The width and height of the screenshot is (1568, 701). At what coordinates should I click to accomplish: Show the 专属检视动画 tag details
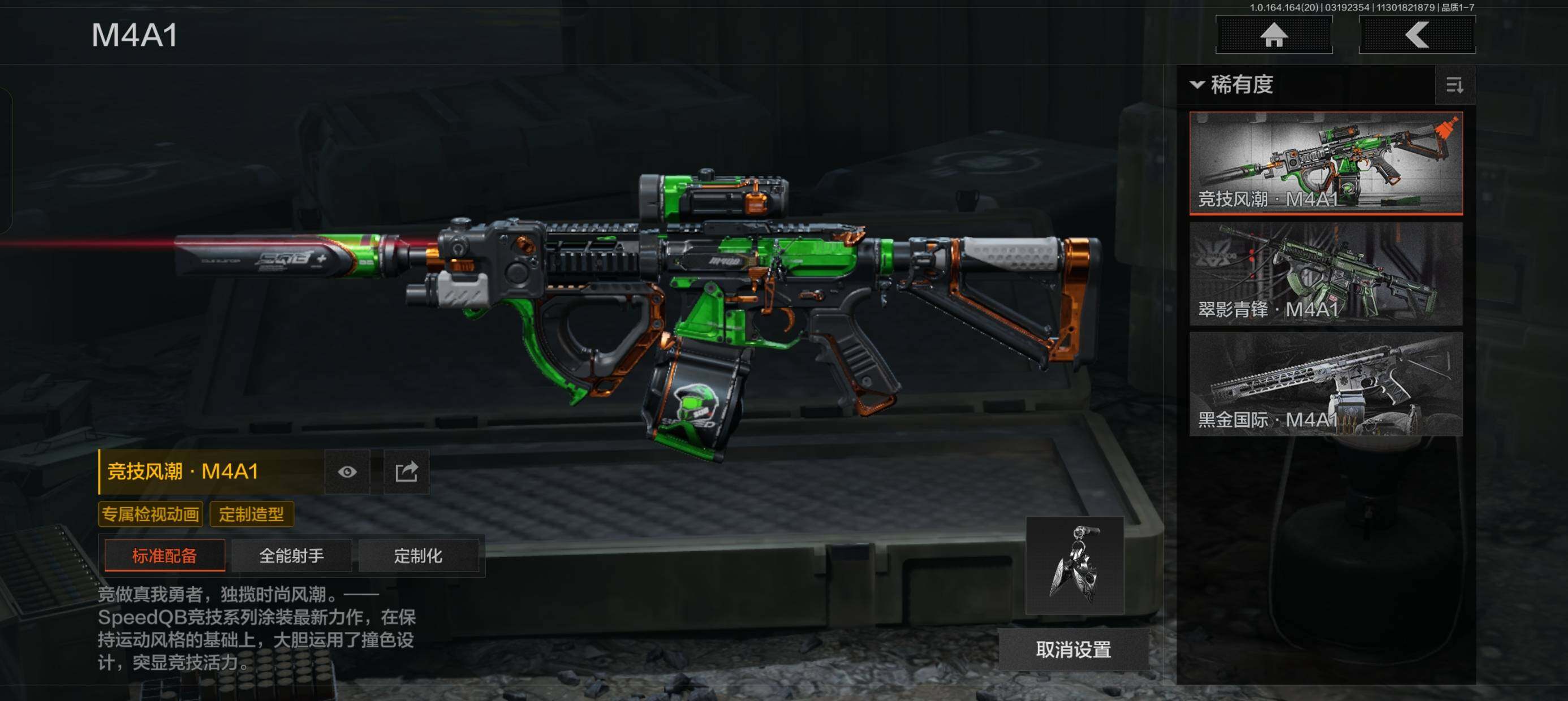click(150, 514)
